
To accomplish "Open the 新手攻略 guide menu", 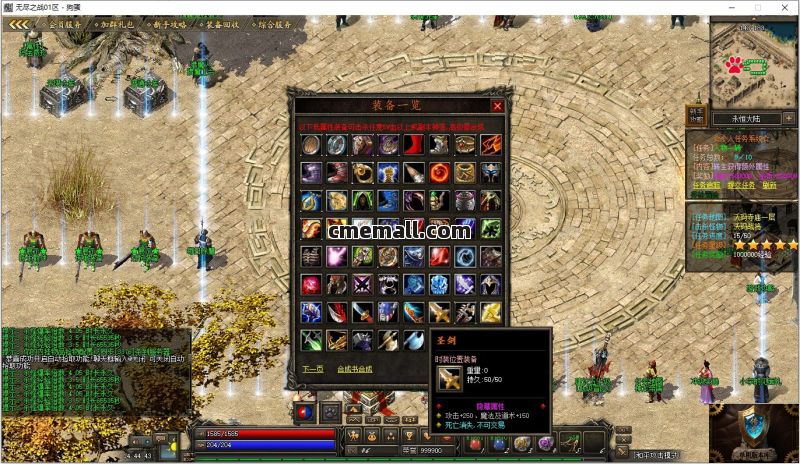I will click(168, 24).
